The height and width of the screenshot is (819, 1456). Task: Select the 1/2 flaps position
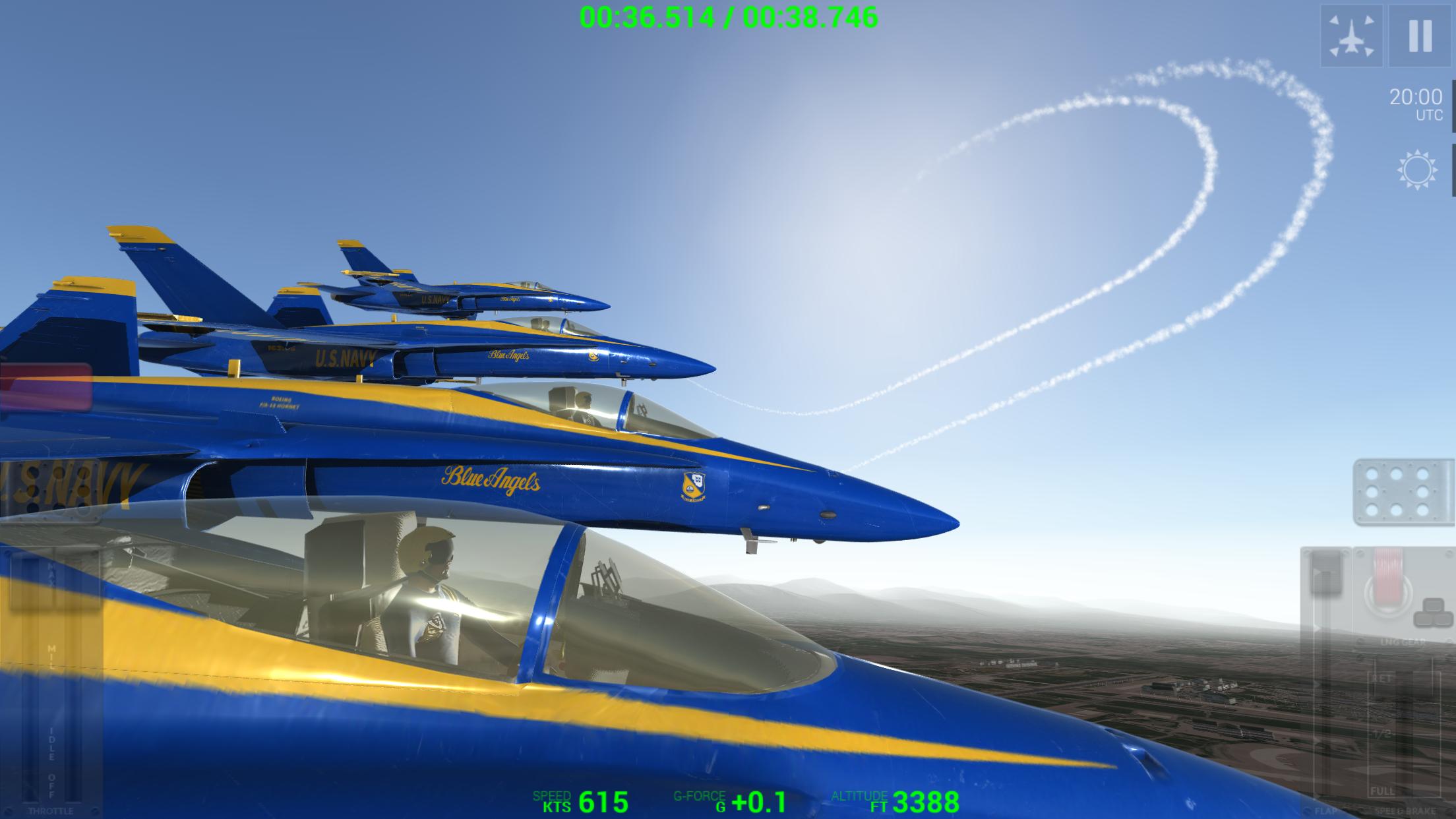1383,733
